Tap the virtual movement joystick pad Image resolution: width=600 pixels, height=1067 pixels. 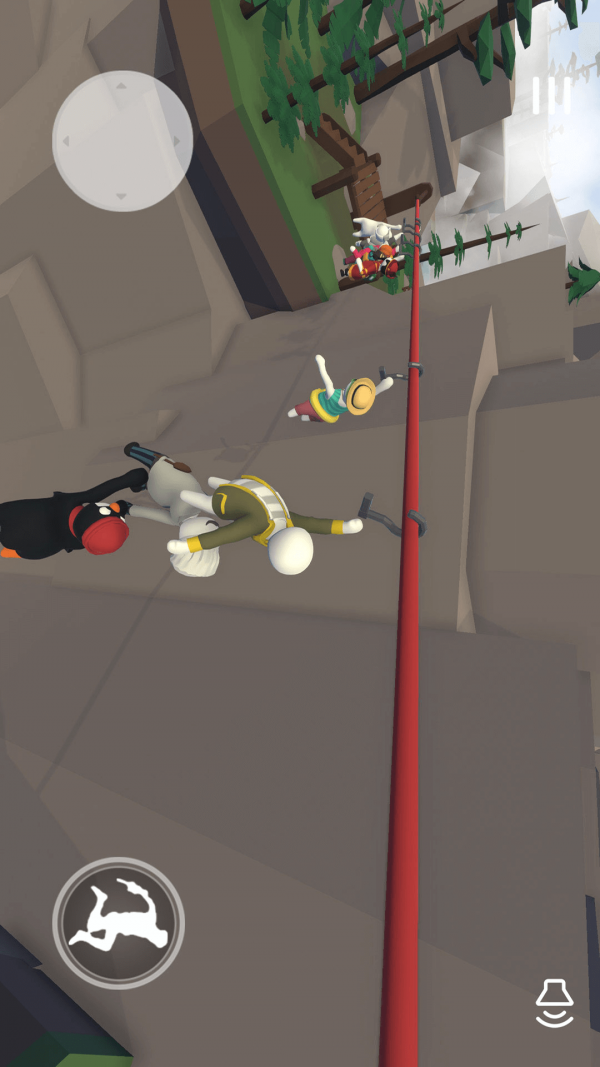[122, 141]
